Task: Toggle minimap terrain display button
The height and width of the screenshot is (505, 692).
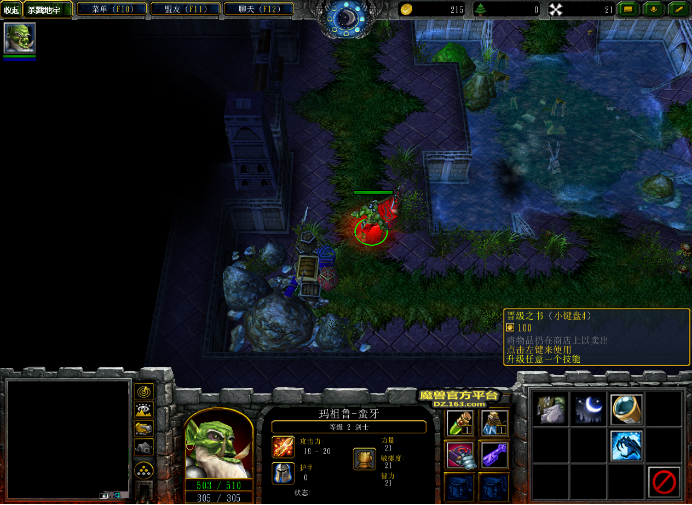Action: [144, 410]
